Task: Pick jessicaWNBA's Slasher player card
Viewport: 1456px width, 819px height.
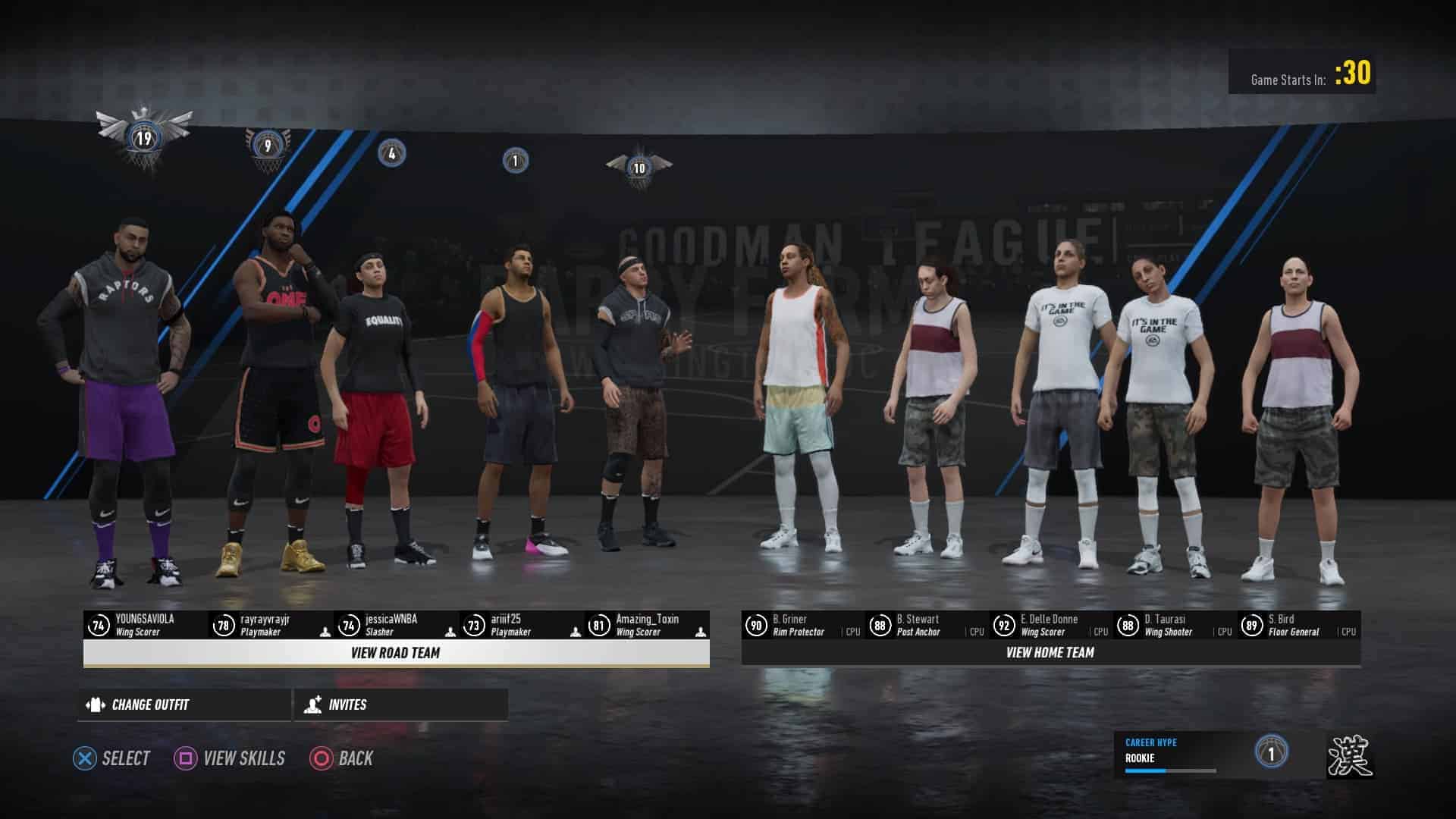Action: pyautogui.click(x=396, y=626)
